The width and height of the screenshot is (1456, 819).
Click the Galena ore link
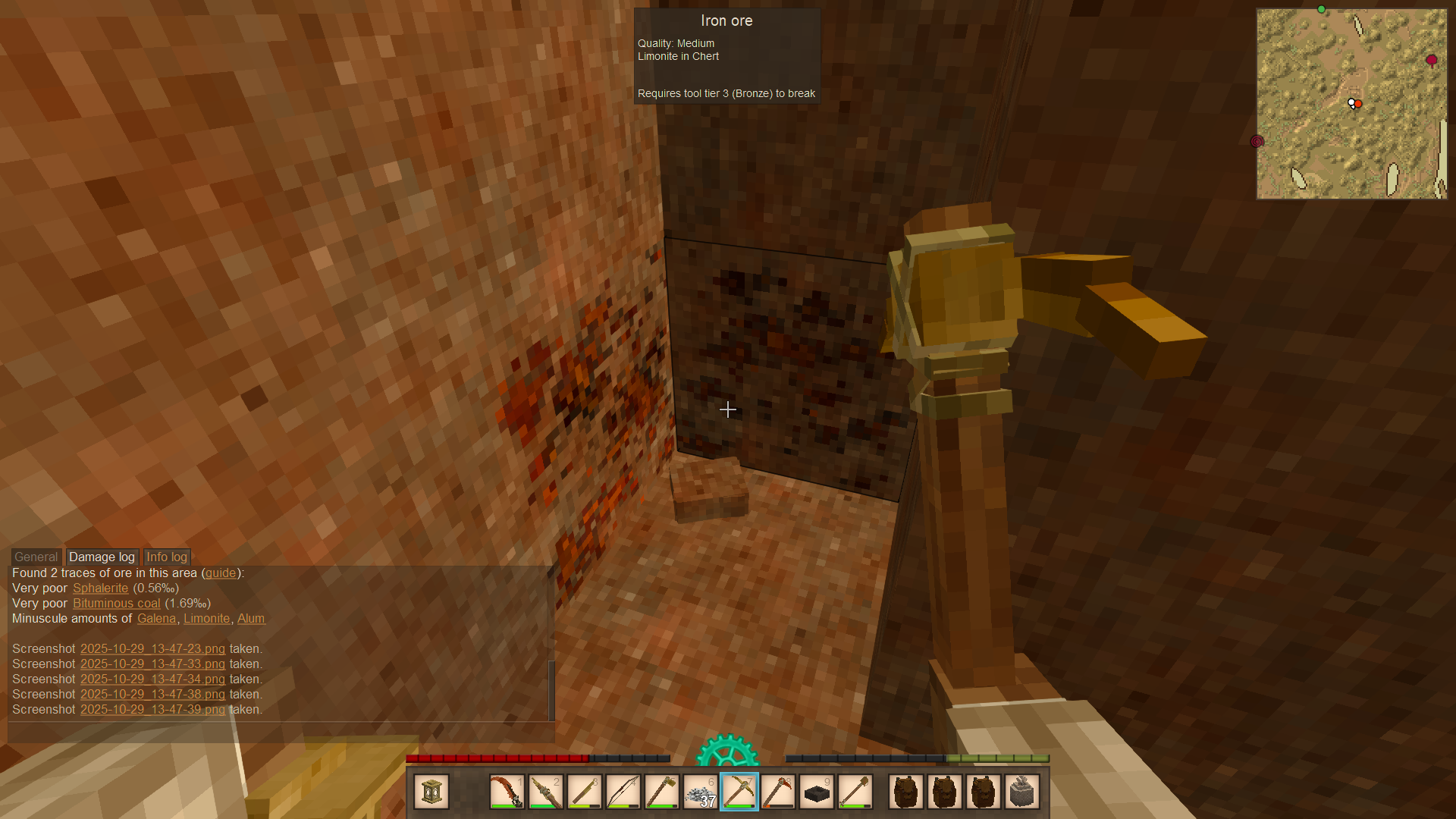[x=156, y=619]
